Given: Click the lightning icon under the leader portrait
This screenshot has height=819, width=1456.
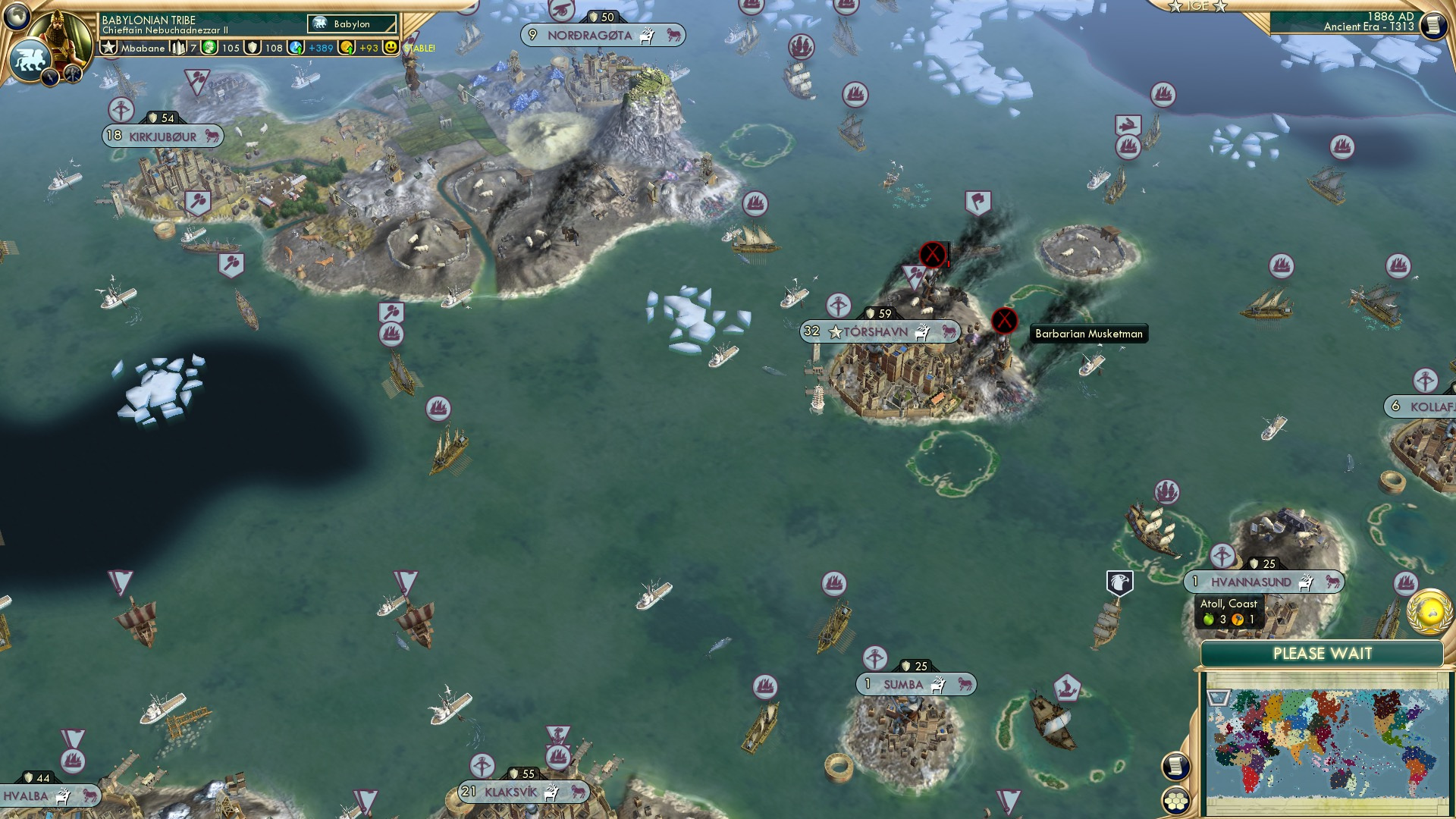Looking at the screenshot, I should [49, 77].
